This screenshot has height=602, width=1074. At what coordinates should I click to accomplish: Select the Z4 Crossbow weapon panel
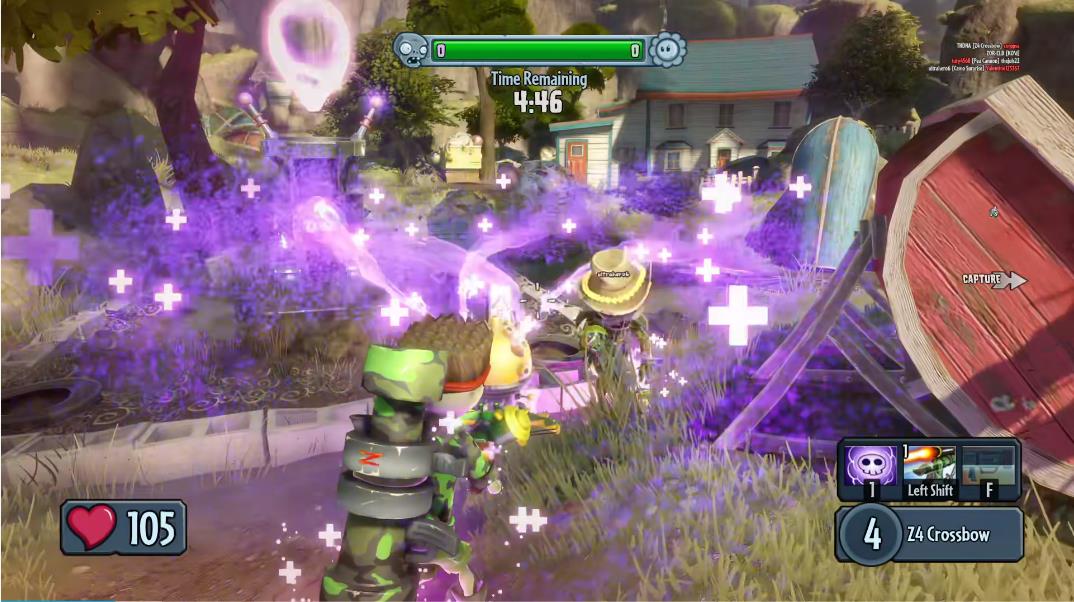click(929, 534)
